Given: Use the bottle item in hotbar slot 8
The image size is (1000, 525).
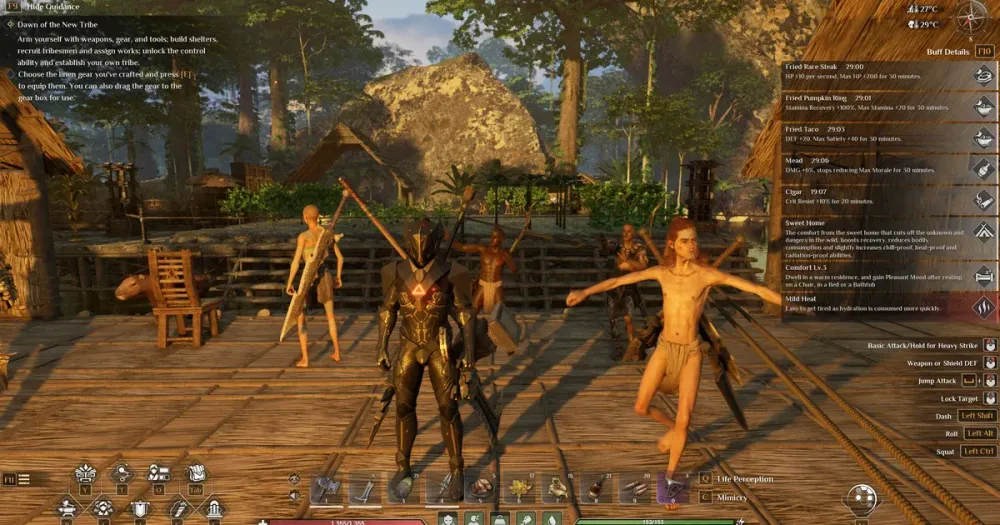Looking at the screenshot, I should [596, 487].
